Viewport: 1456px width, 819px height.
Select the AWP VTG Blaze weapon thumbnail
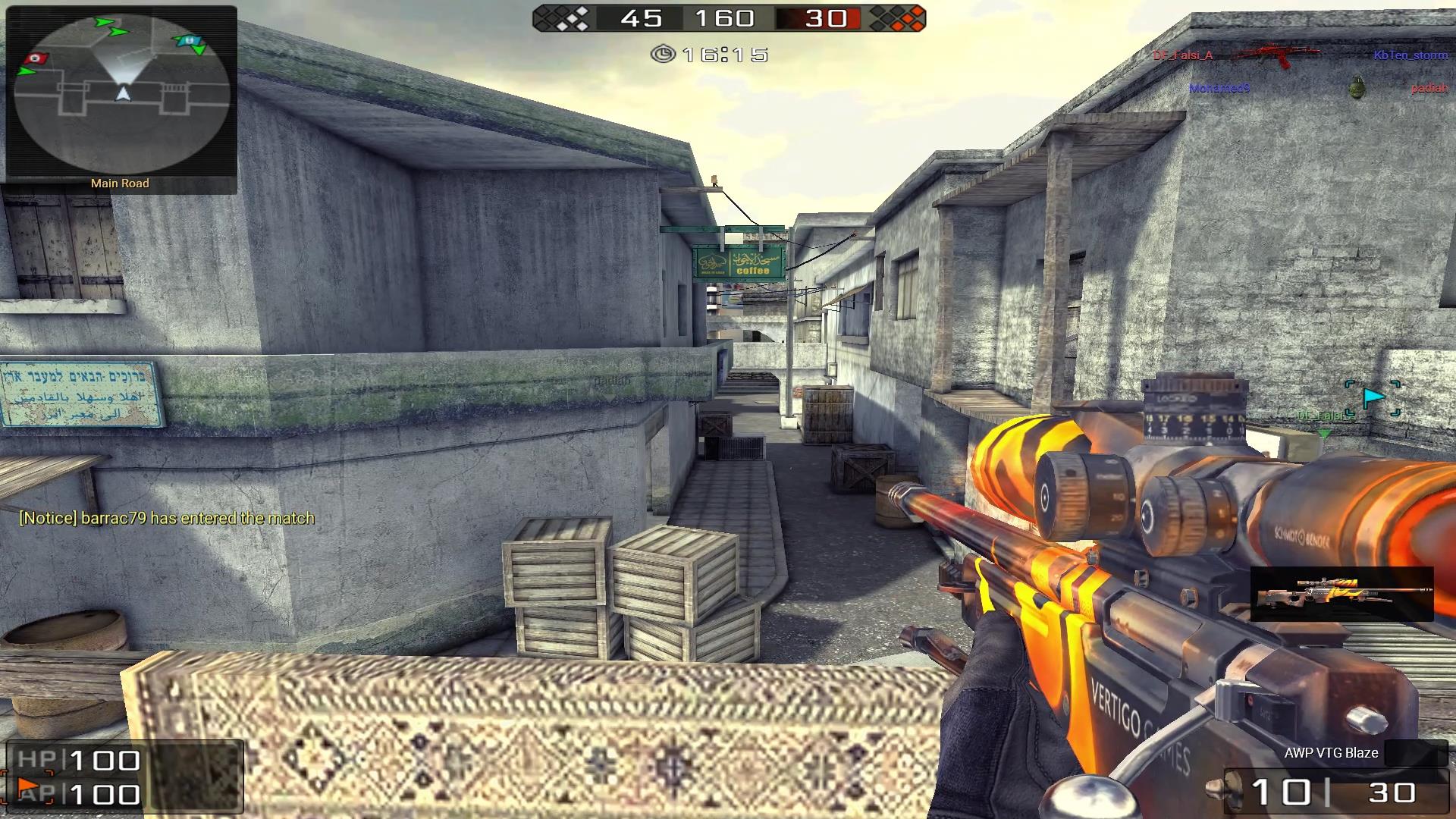(x=1341, y=594)
